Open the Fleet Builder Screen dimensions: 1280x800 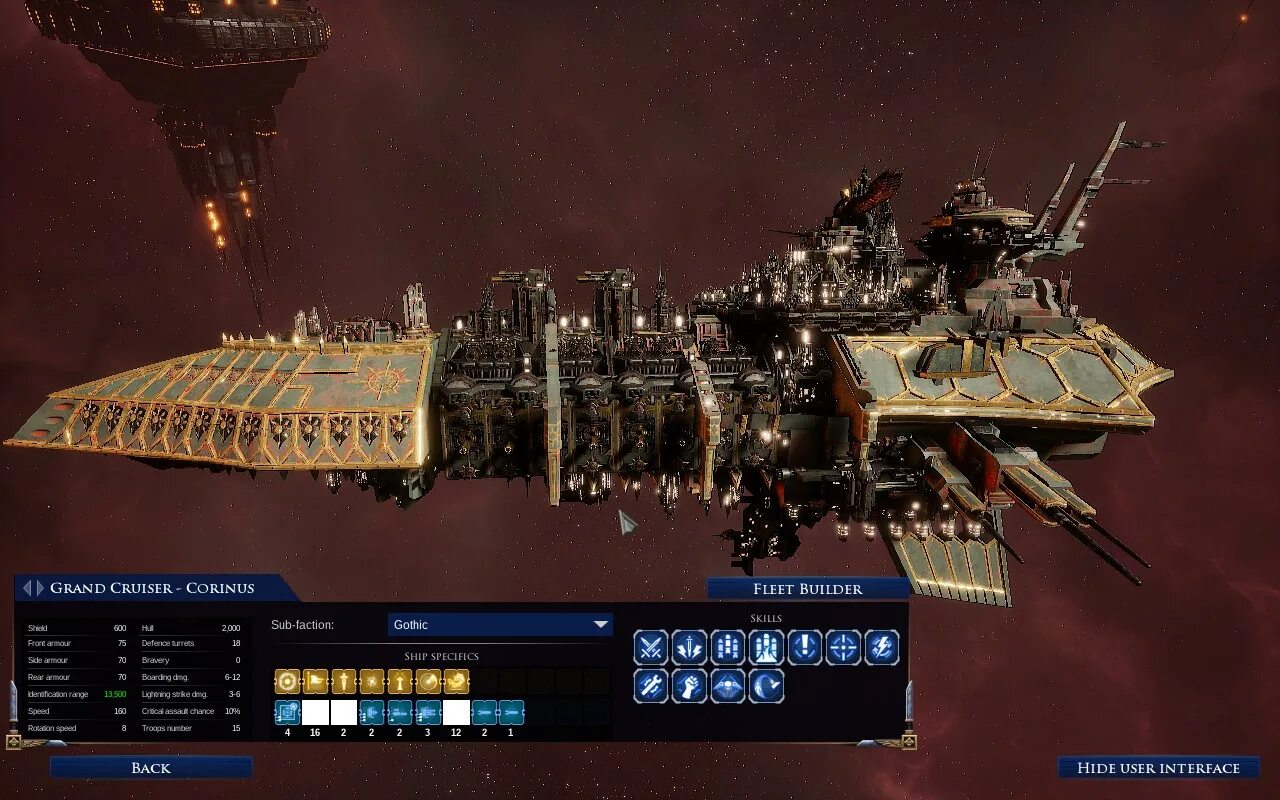(807, 589)
